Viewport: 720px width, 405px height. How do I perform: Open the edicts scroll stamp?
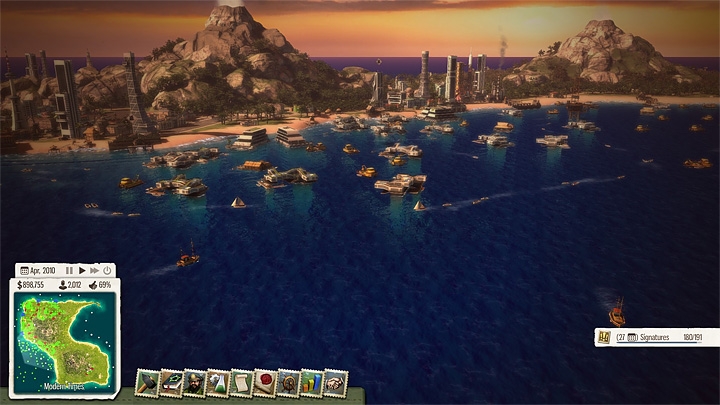tap(242, 382)
